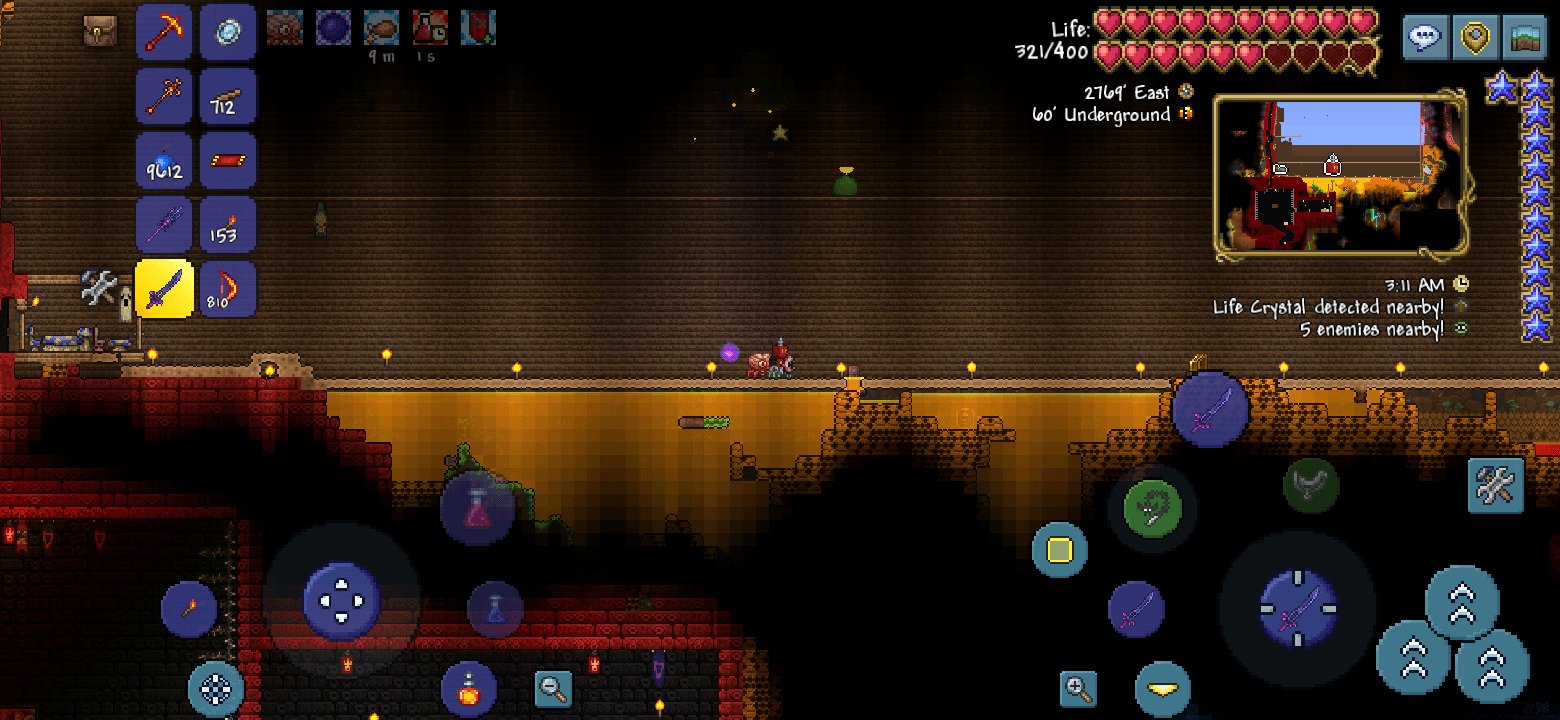Open chat via the speech bubble icon

(x=1424, y=37)
